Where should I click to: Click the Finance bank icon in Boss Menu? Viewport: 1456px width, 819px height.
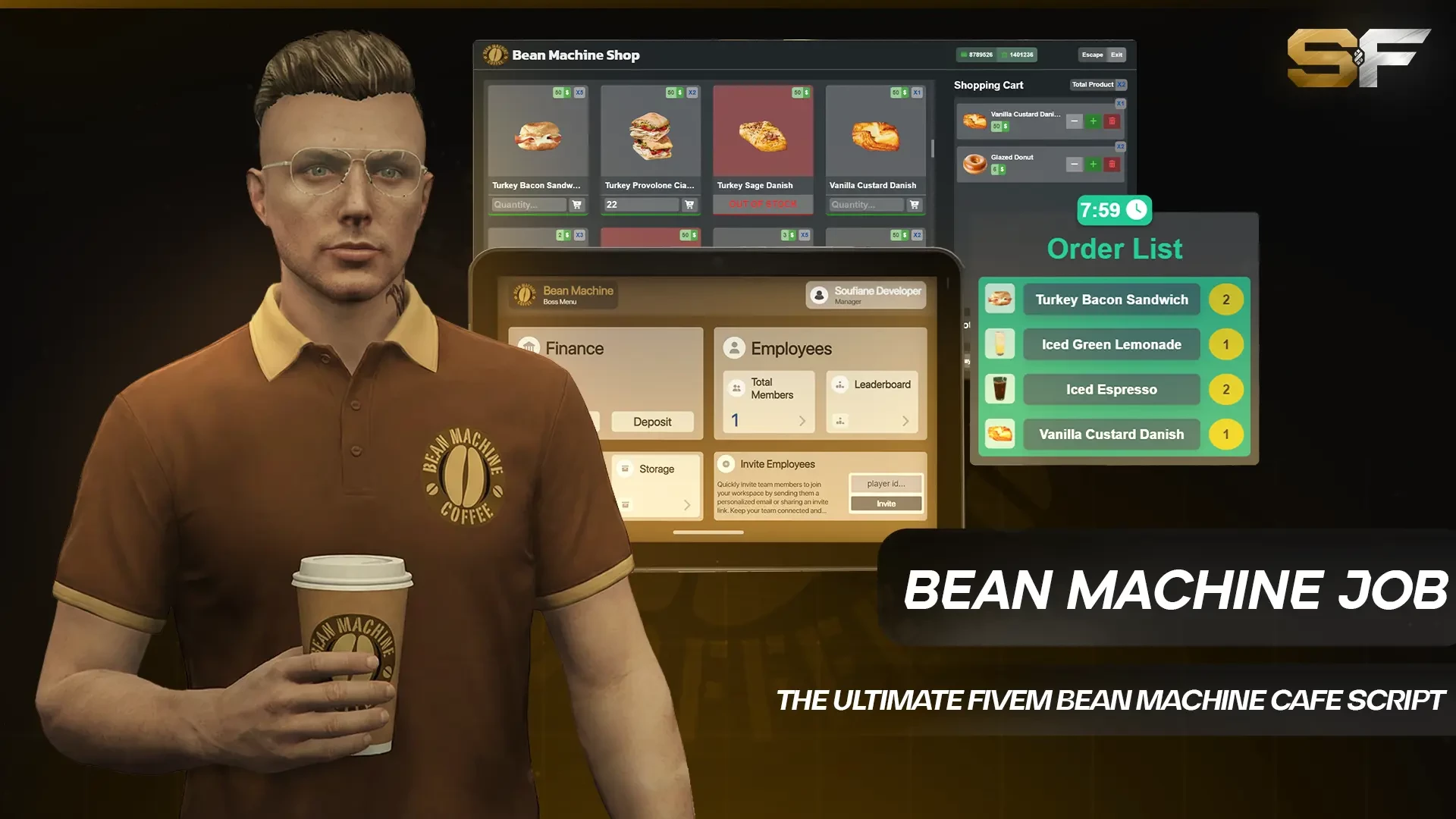click(529, 347)
